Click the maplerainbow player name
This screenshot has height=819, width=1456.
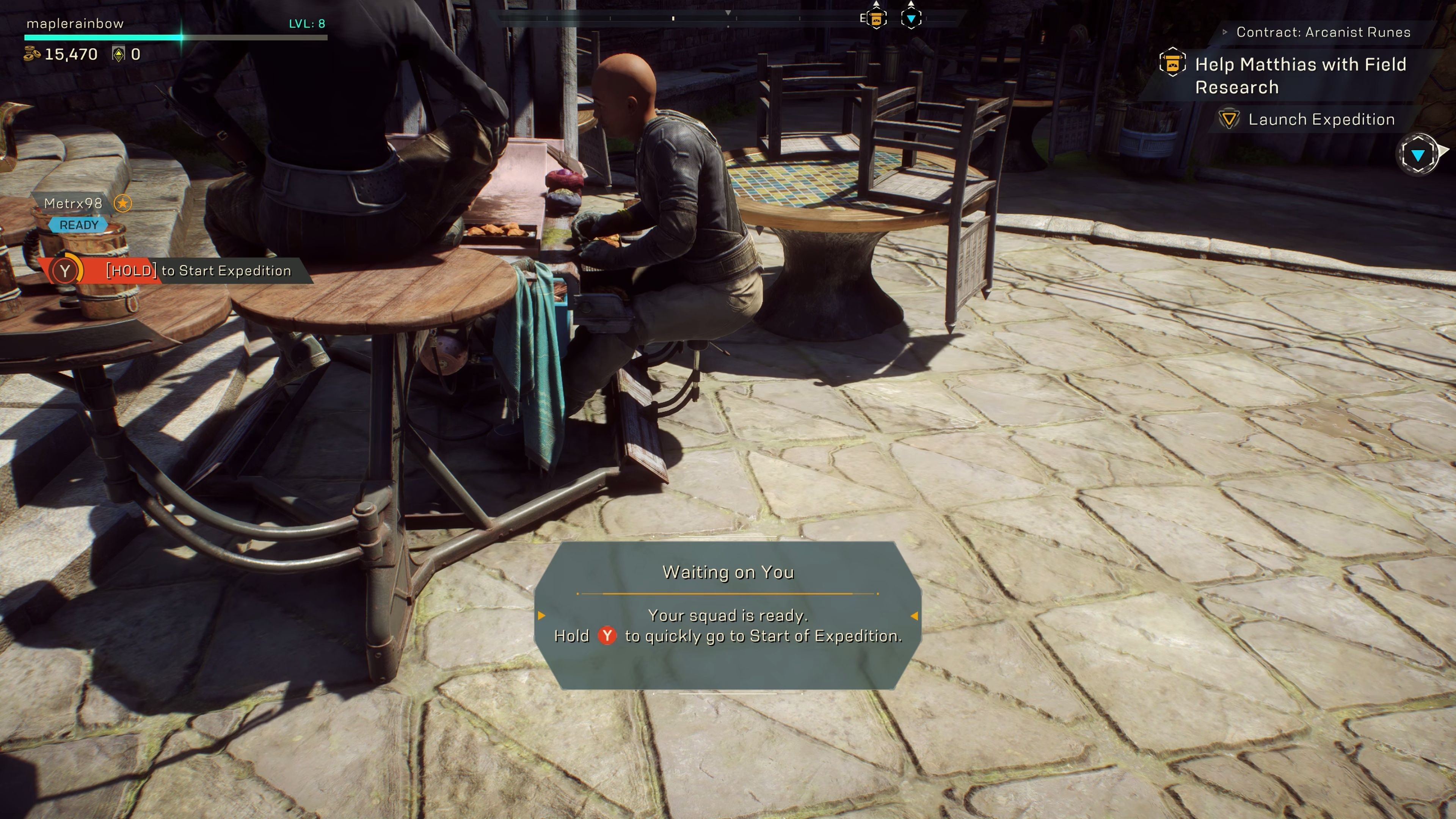coord(75,24)
